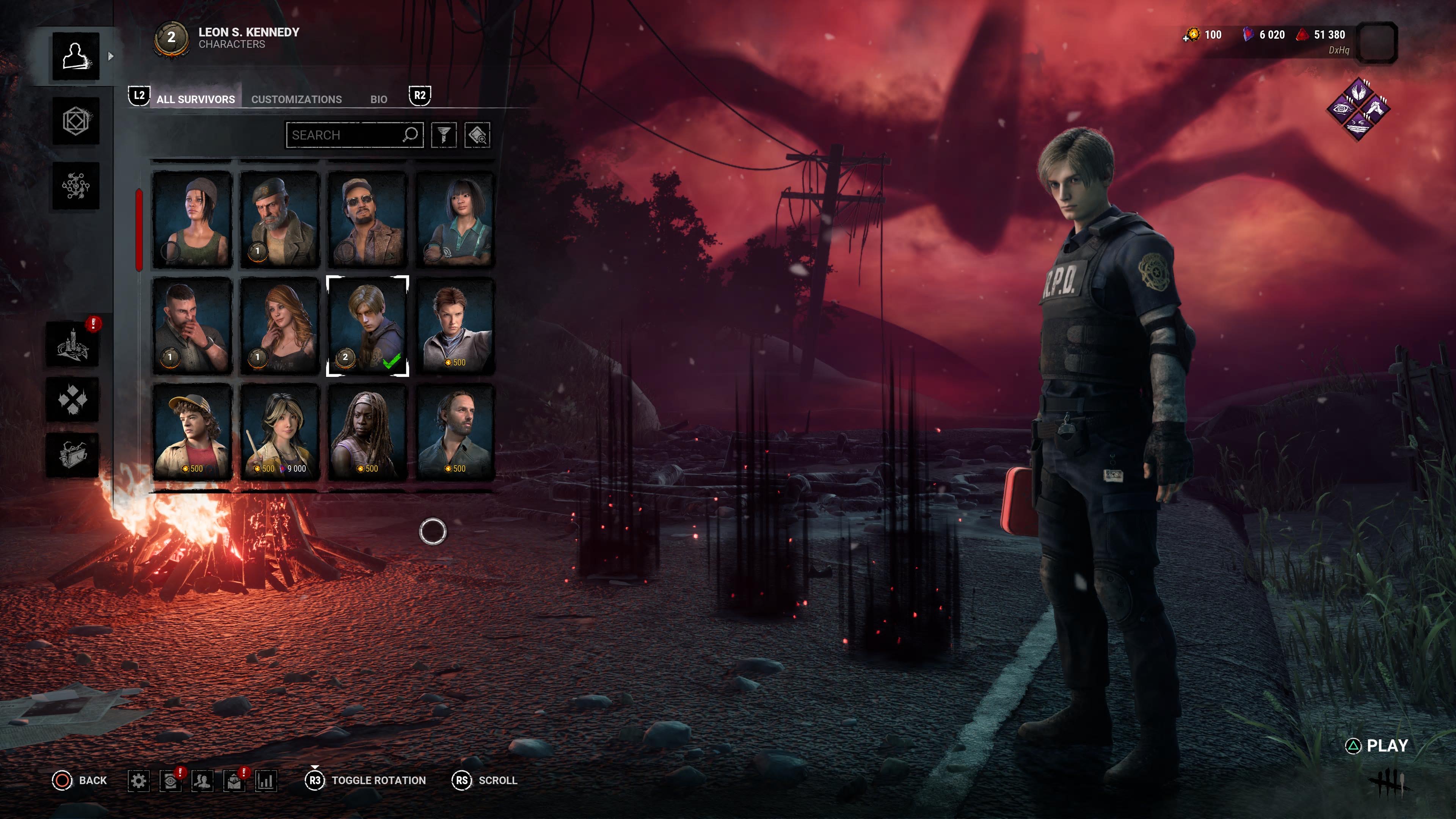Open the survivor filter options
This screenshot has width=1456, height=819.
pyautogui.click(x=444, y=135)
